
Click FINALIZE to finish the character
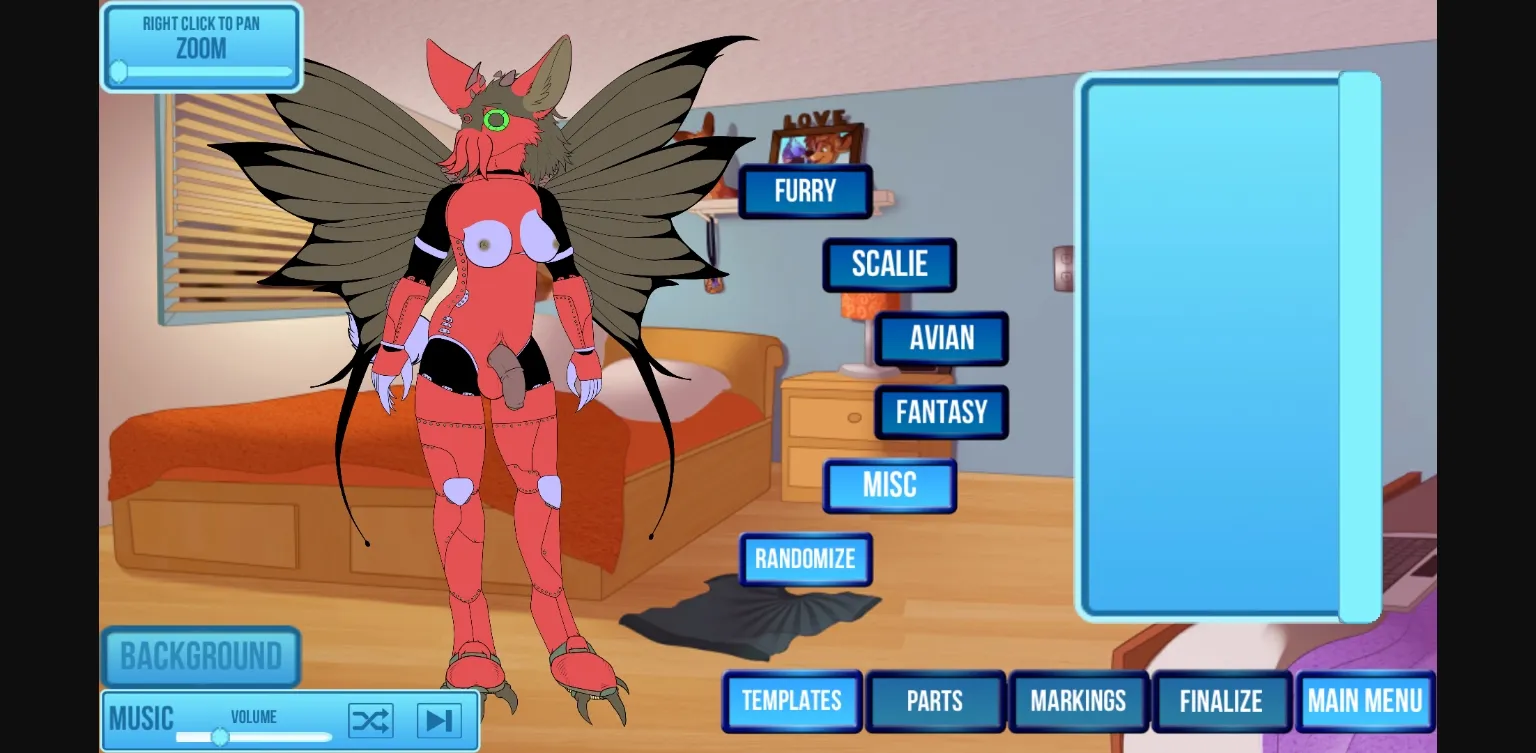(1221, 701)
